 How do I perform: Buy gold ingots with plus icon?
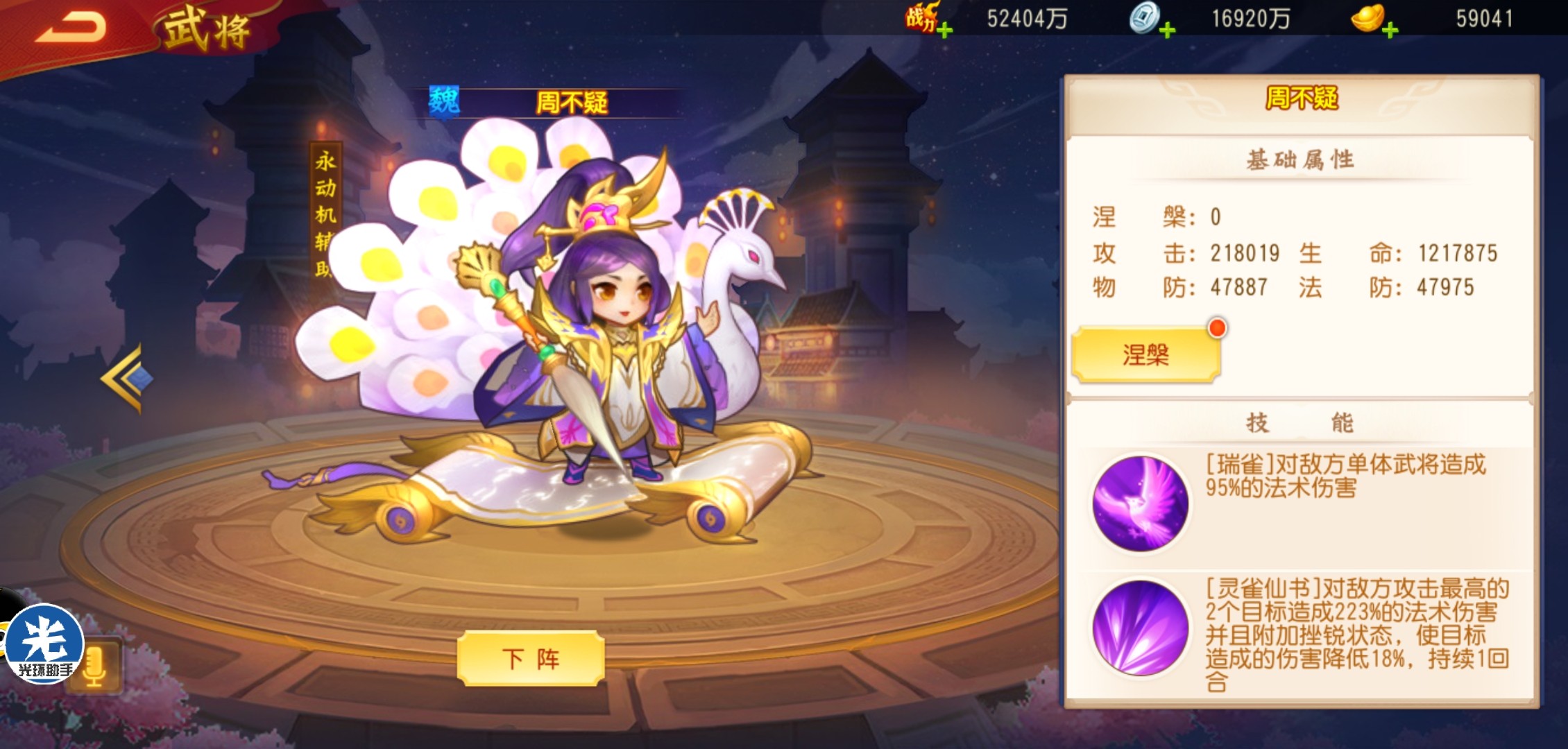click(1390, 30)
